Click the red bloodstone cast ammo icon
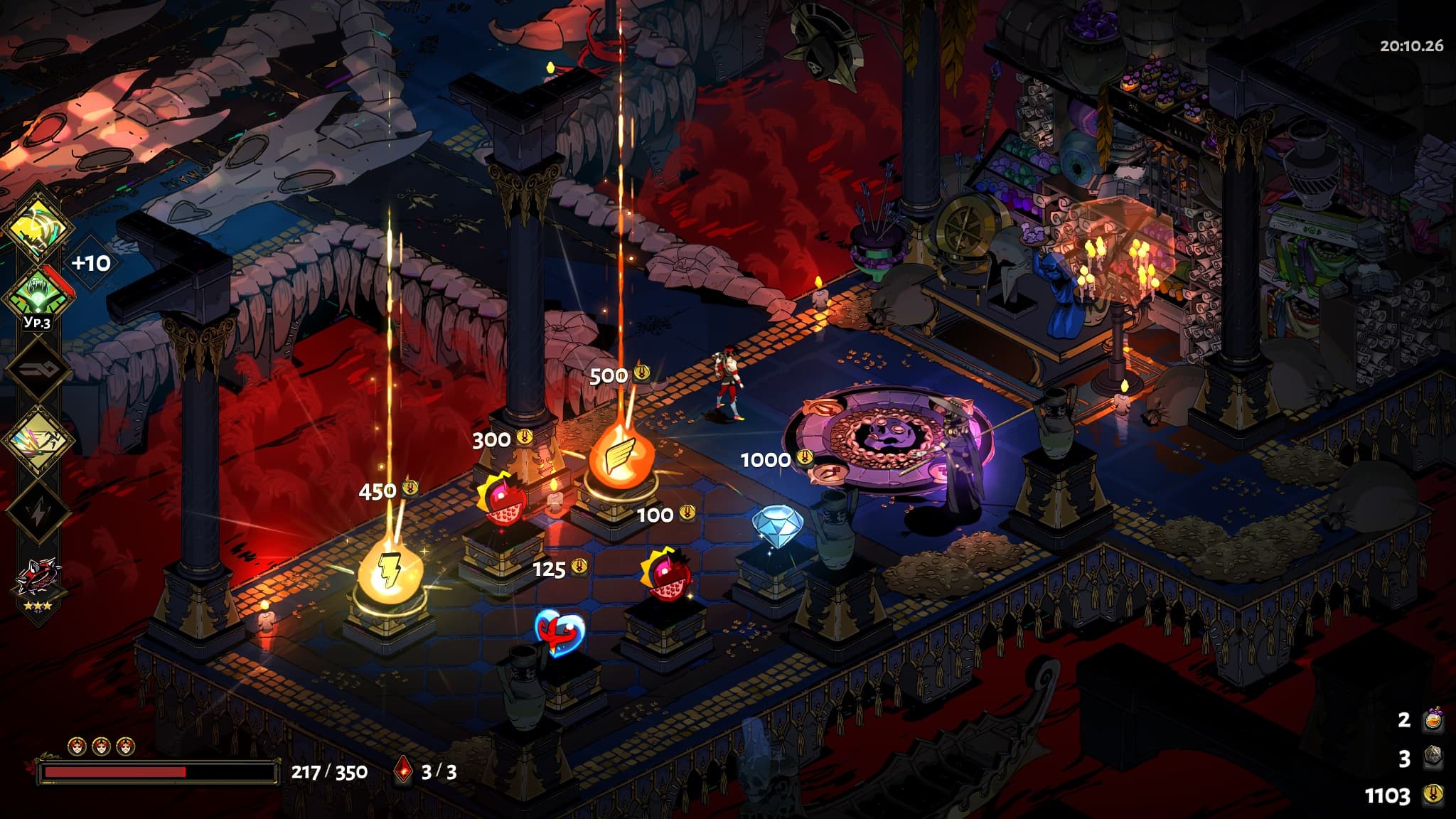This screenshot has width=1456, height=819. pos(403,771)
